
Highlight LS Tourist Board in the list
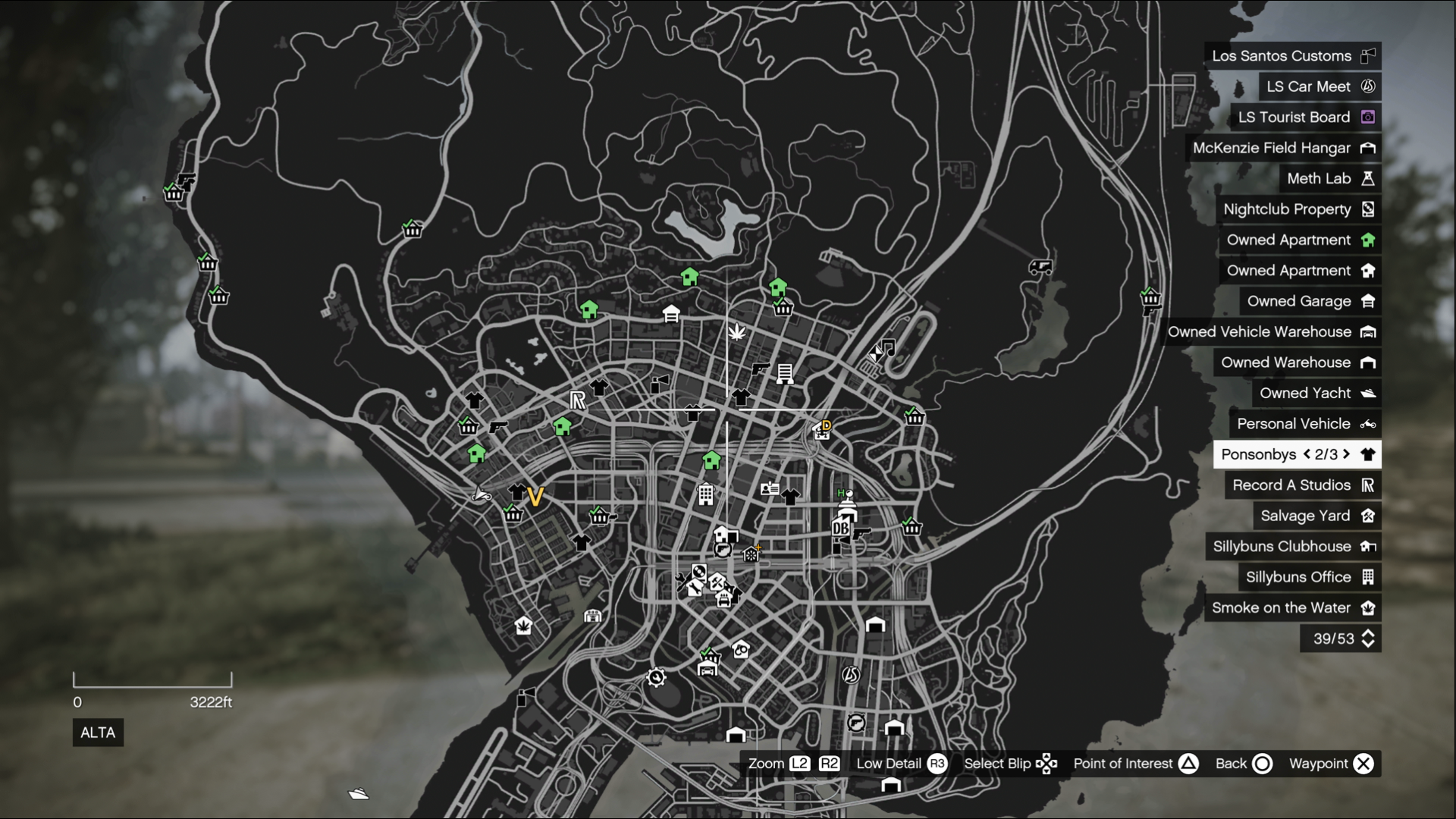(1305, 118)
